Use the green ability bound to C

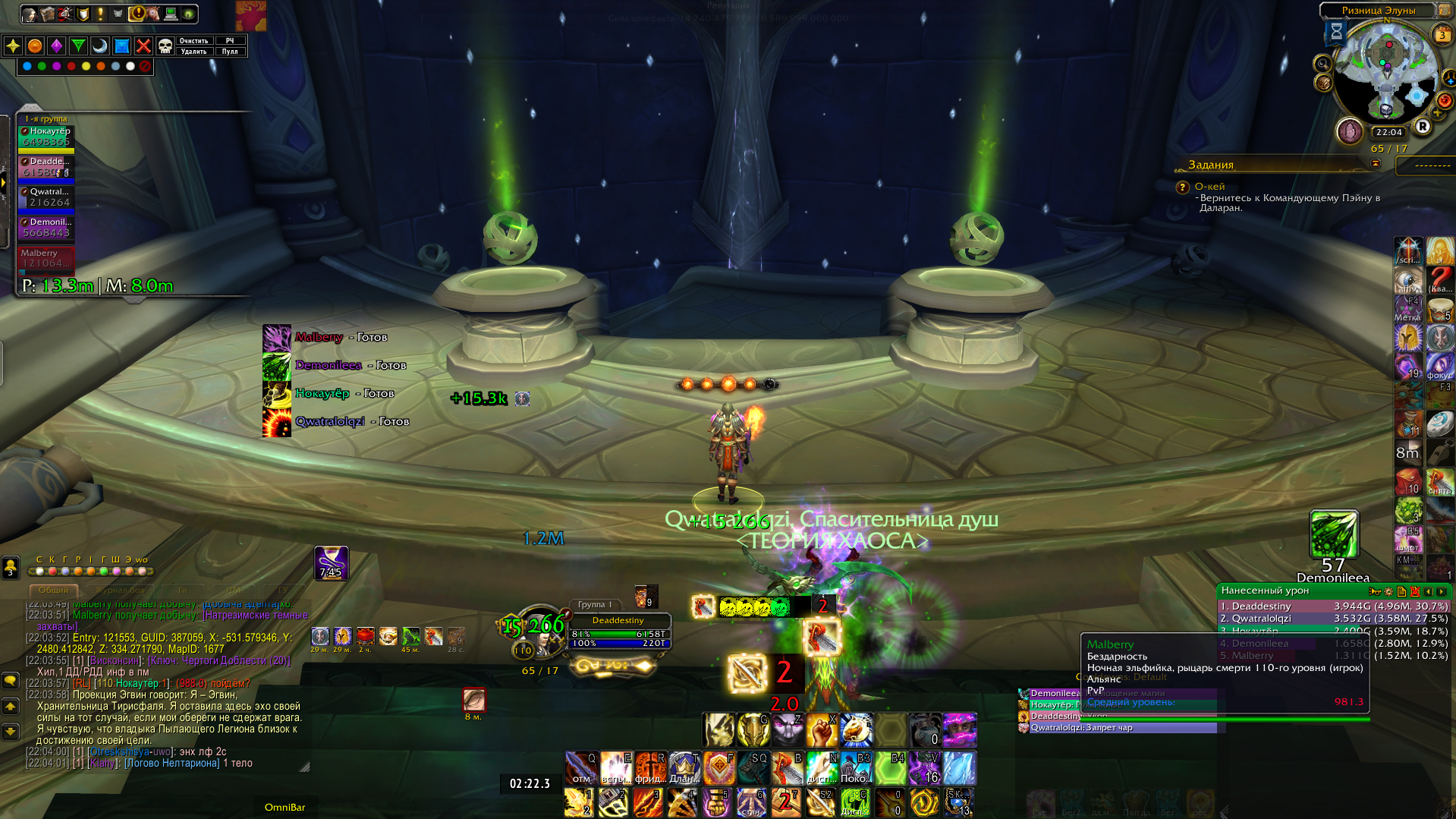pyautogui.click(x=855, y=802)
